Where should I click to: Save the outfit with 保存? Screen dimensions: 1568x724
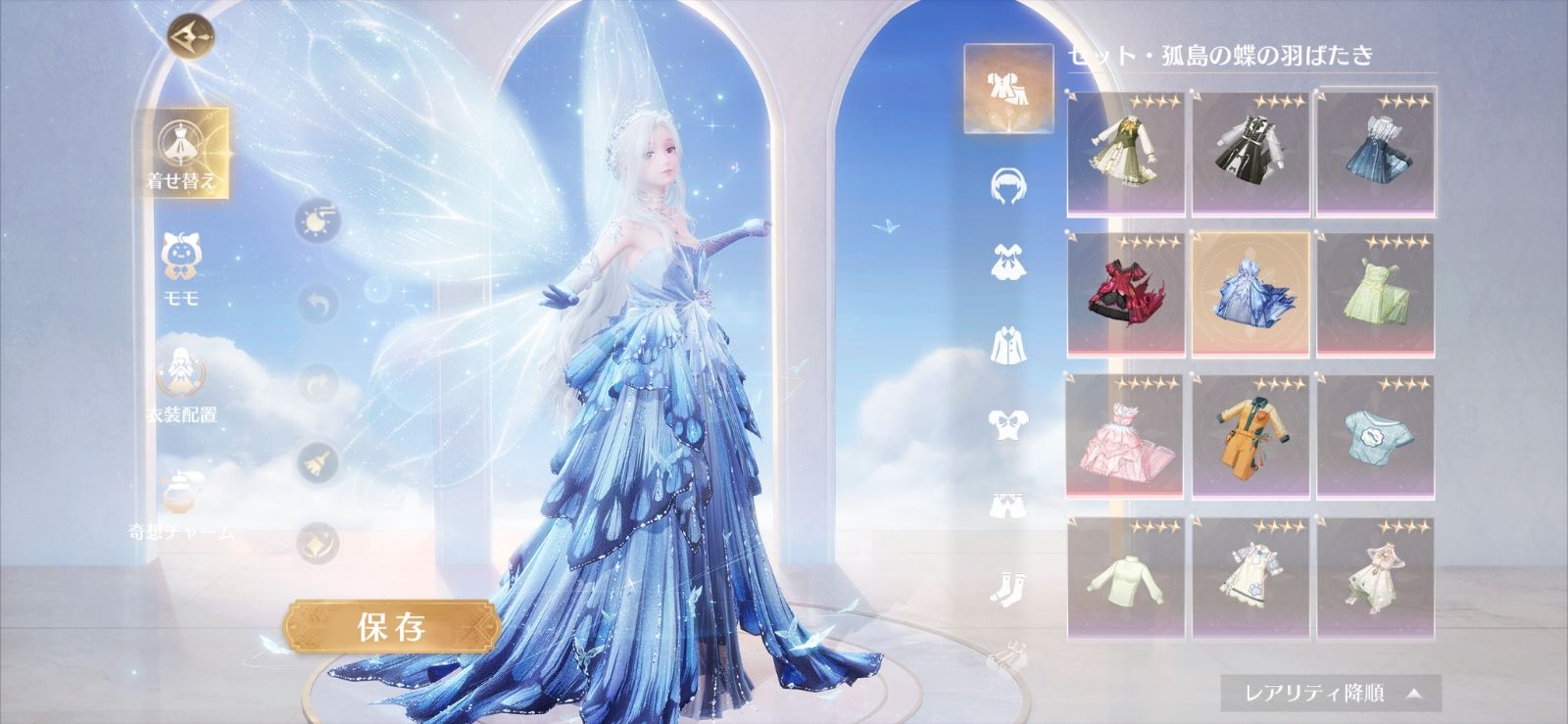click(x=391, y=627)
